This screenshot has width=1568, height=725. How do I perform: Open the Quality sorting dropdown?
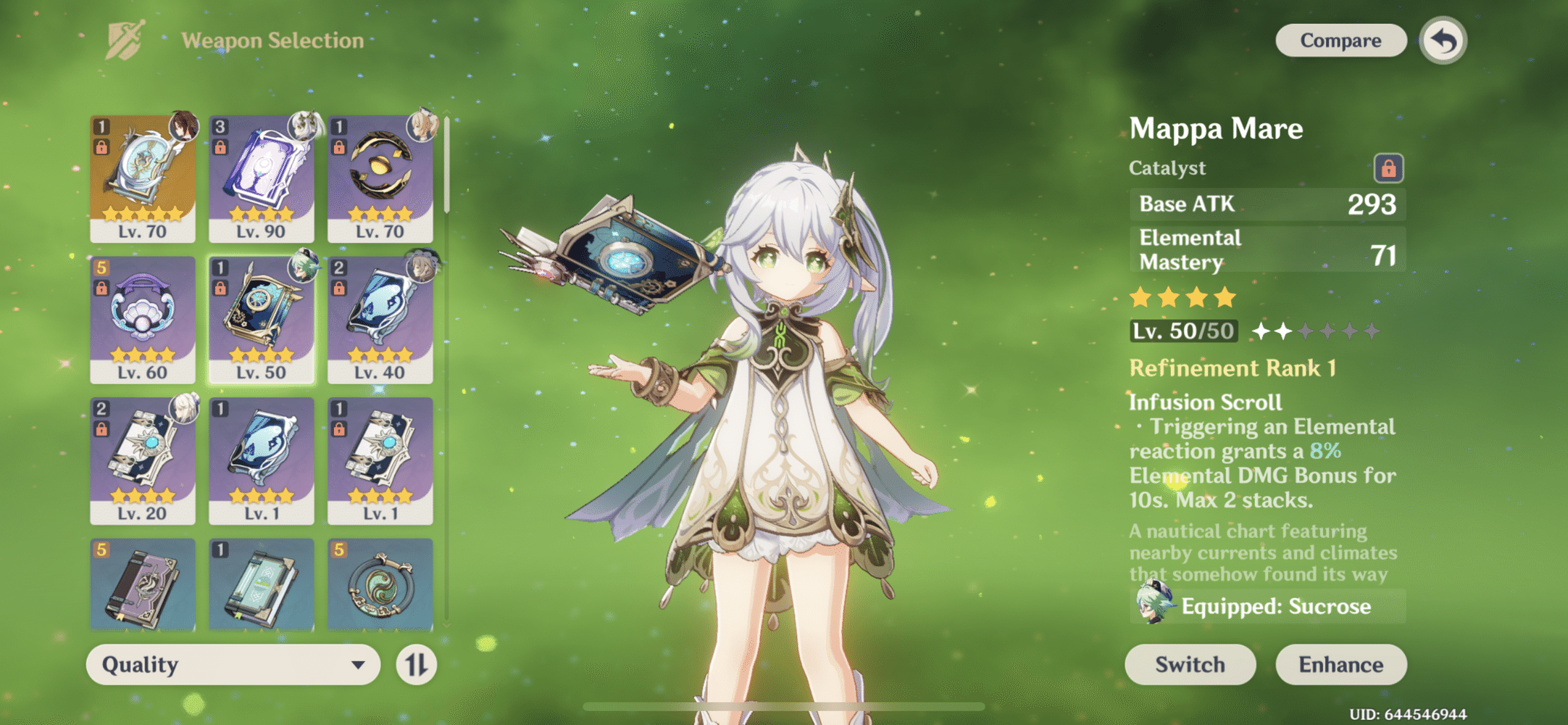232,664
